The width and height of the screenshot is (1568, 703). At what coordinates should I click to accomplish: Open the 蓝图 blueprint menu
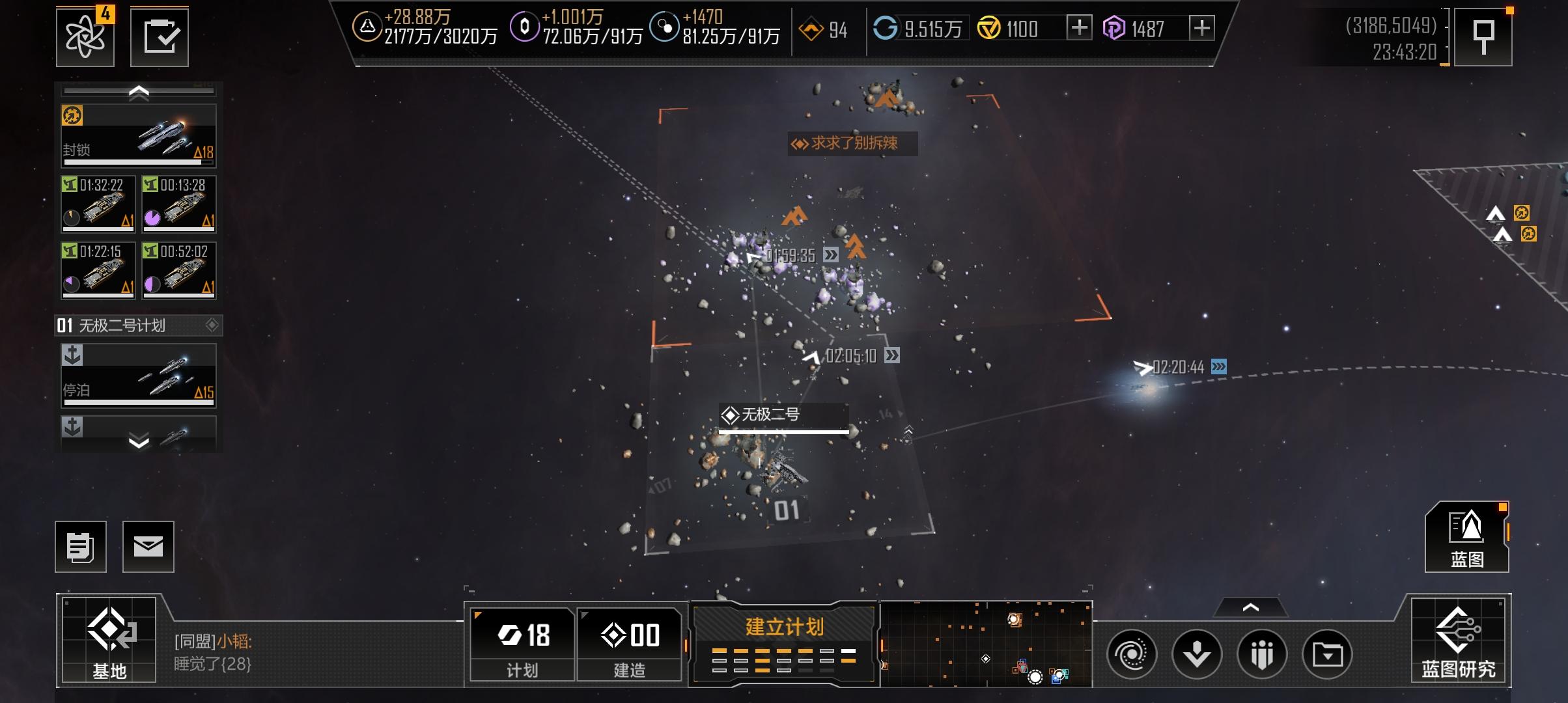coord(1466,537)
